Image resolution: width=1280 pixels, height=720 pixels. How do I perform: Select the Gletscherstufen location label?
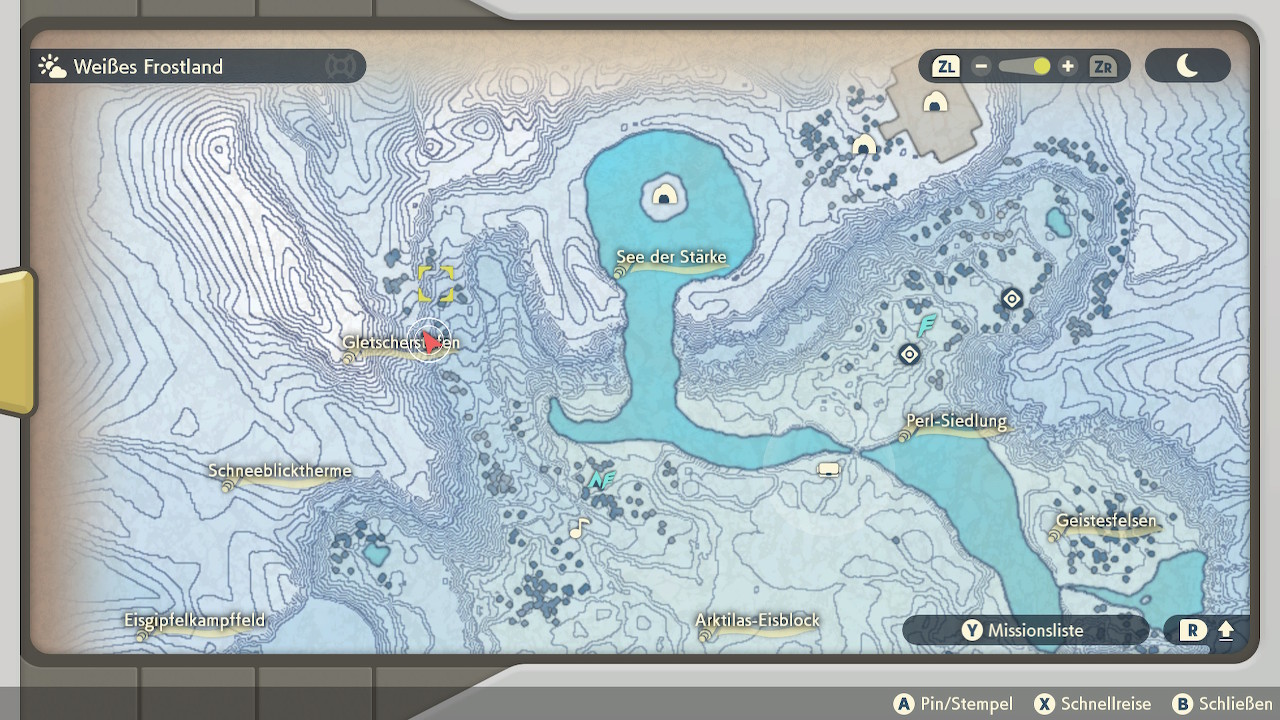[x=400, y=343]
